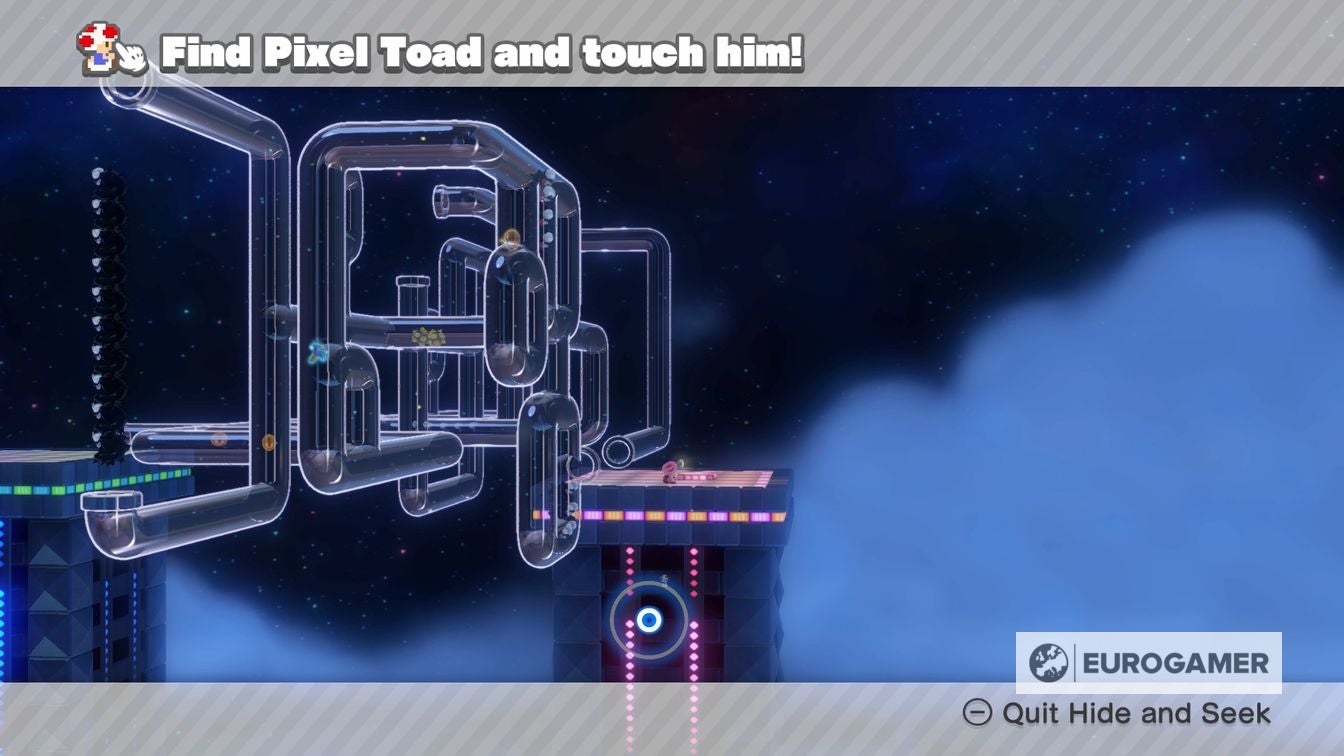Touch the cluster of golden mushrooms in the pipe
Screen dimensions: 1344x756
(x=428, y=337)
